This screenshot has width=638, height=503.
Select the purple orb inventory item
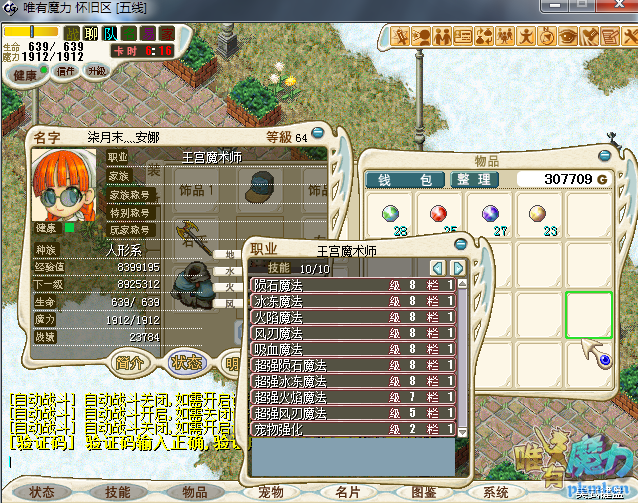coord(490,213)
